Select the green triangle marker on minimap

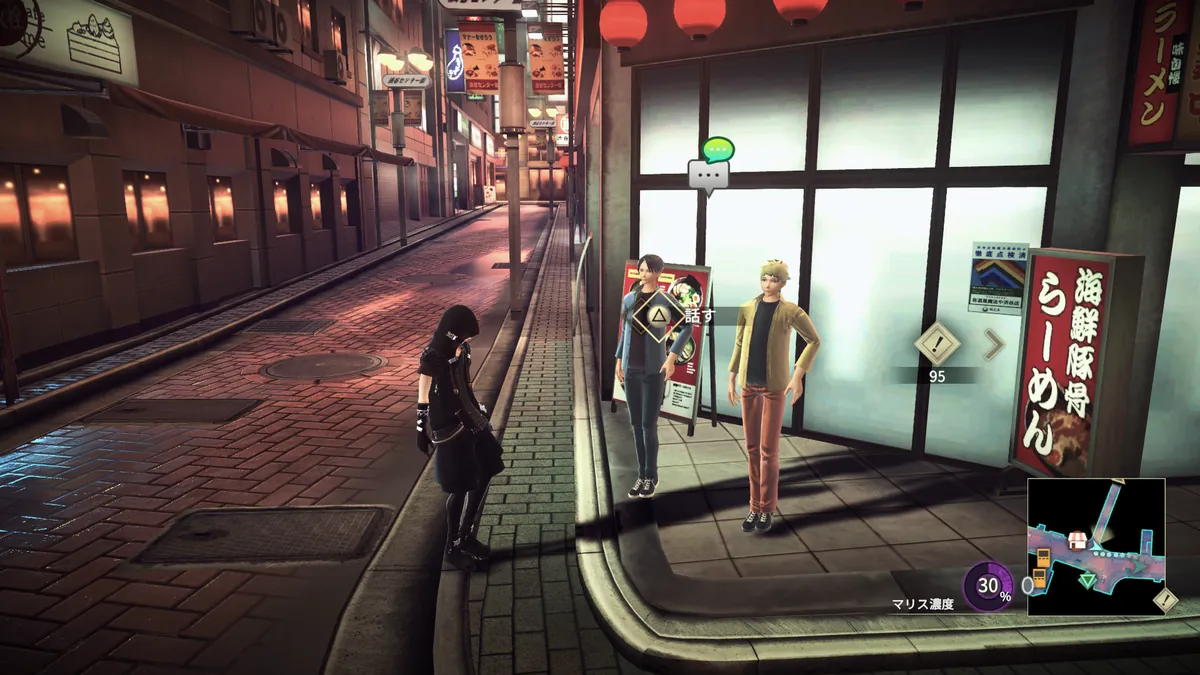click(x=1086, y=580)
